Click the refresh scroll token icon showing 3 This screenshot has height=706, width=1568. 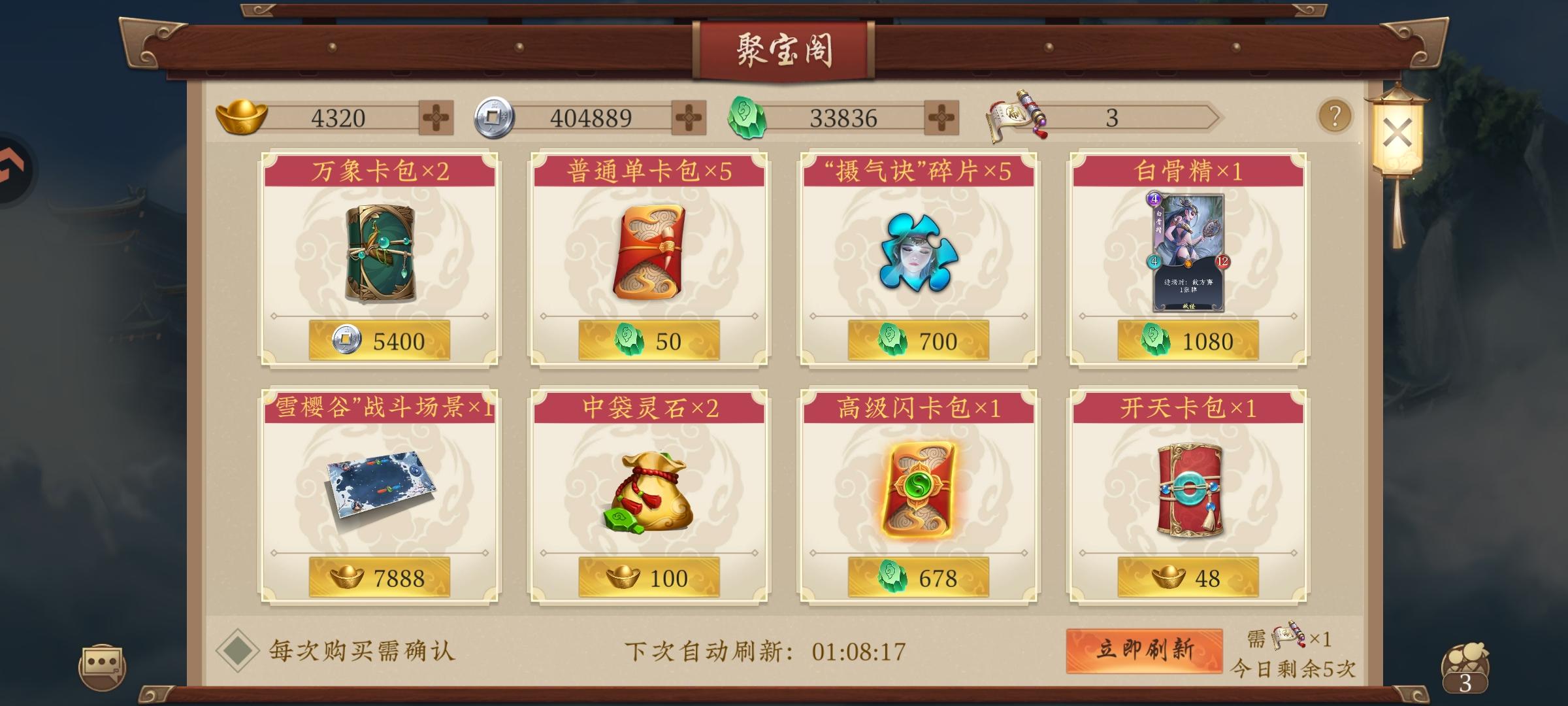[1013, 114]
